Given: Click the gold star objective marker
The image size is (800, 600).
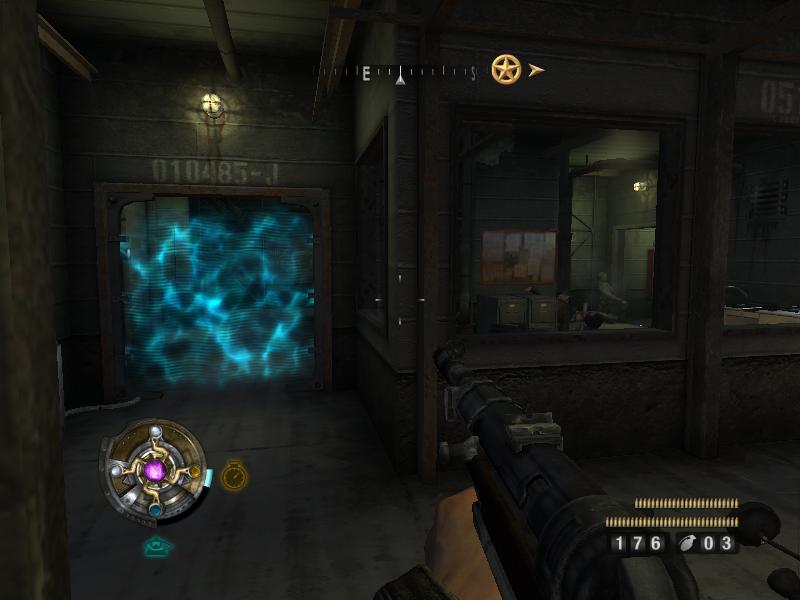Looking at the screenshot, I should tap(506, 69).
